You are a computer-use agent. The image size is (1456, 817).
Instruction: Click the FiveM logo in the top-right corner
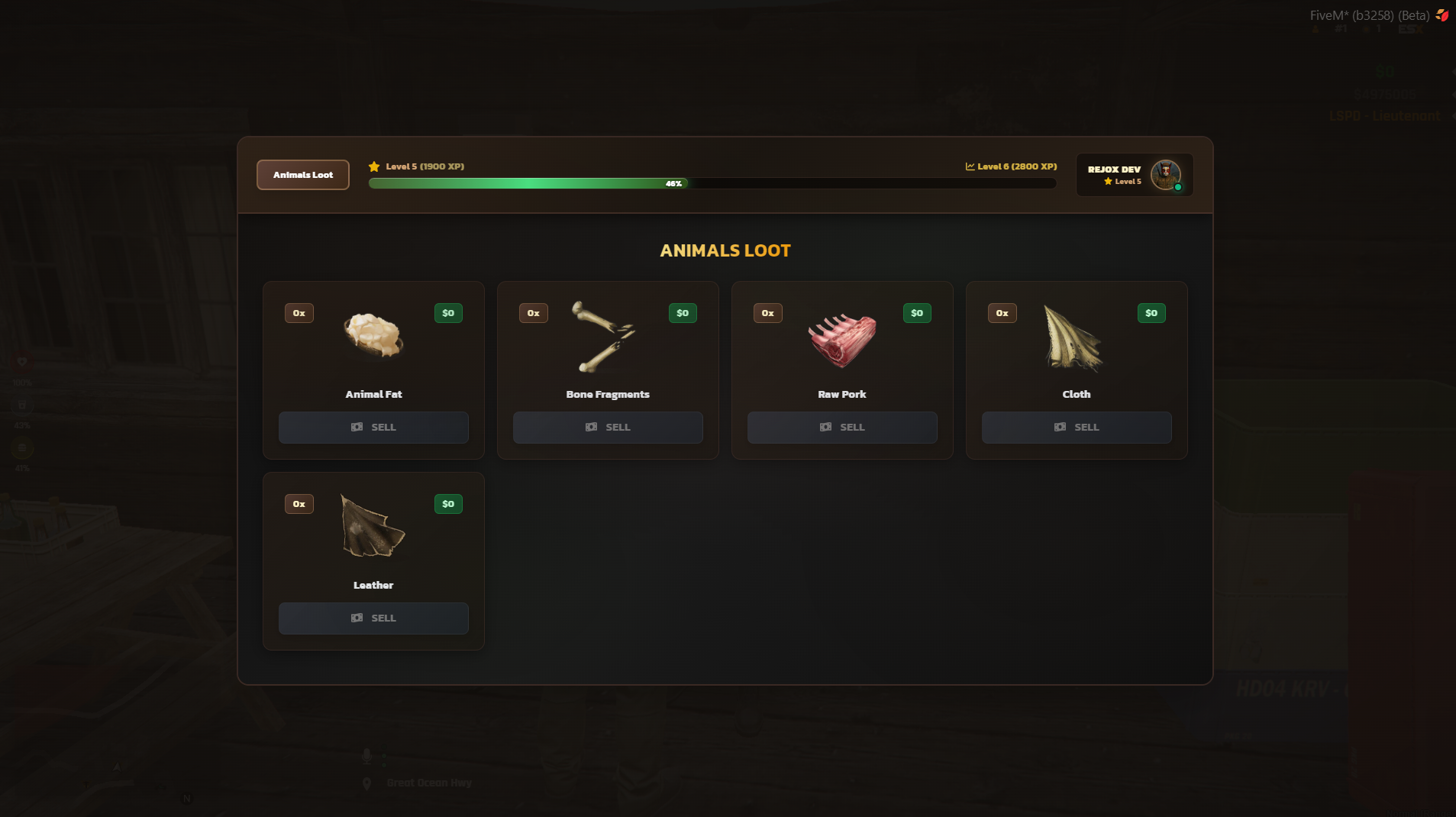[x=1441, y=14]
